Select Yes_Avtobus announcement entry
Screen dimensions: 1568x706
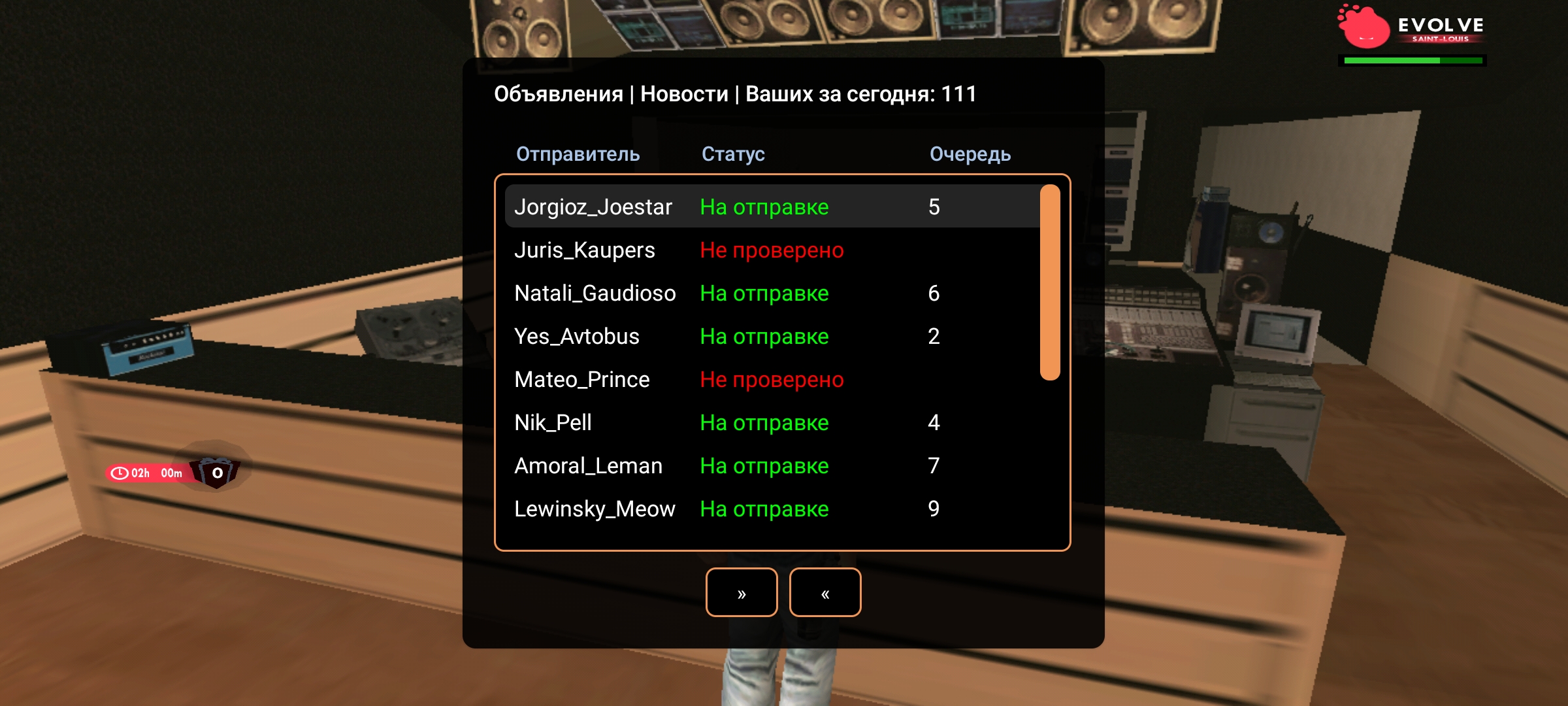[x=771, y=336]
